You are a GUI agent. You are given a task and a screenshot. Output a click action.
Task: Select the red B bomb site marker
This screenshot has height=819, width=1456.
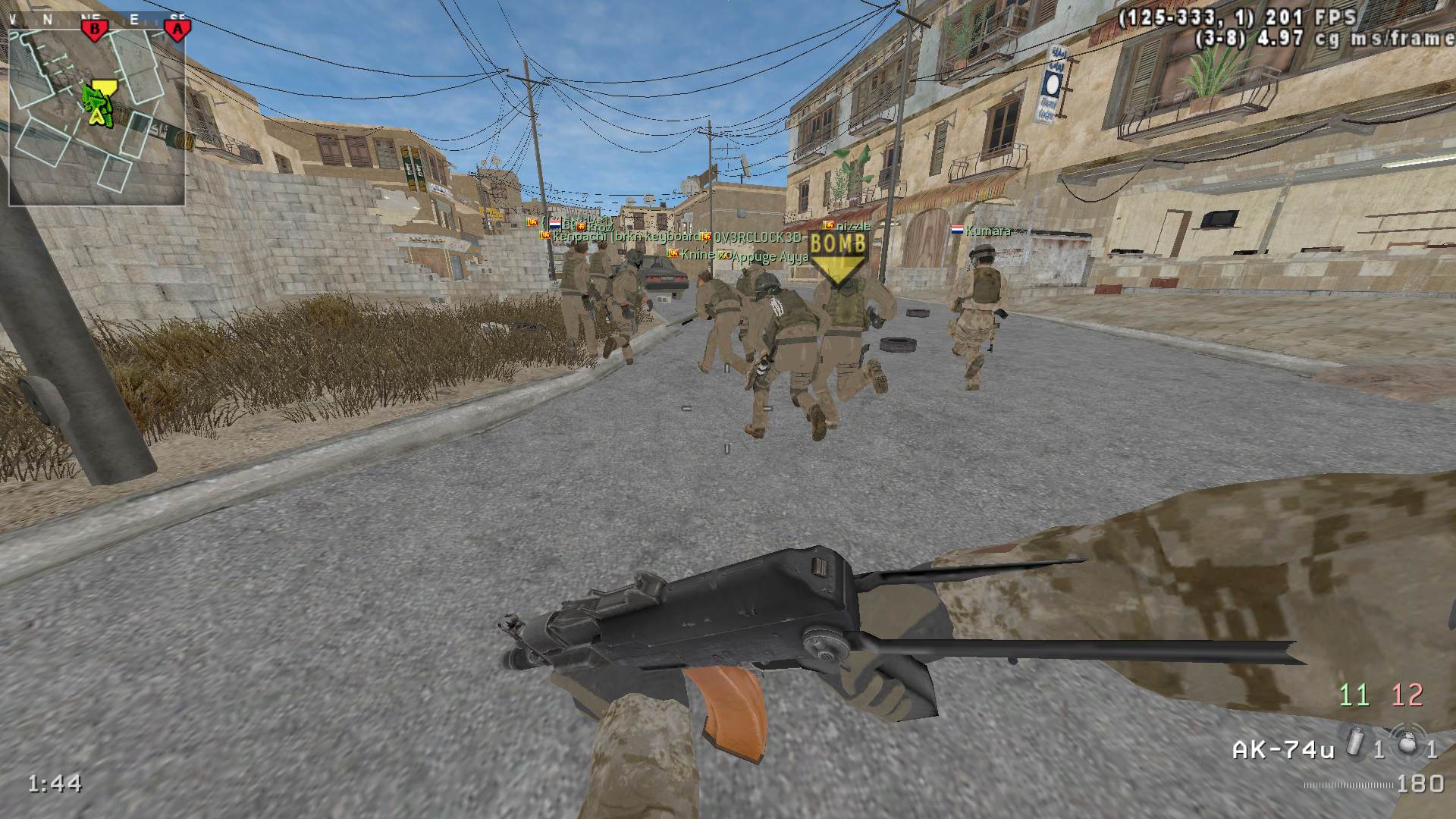(96, 30)
